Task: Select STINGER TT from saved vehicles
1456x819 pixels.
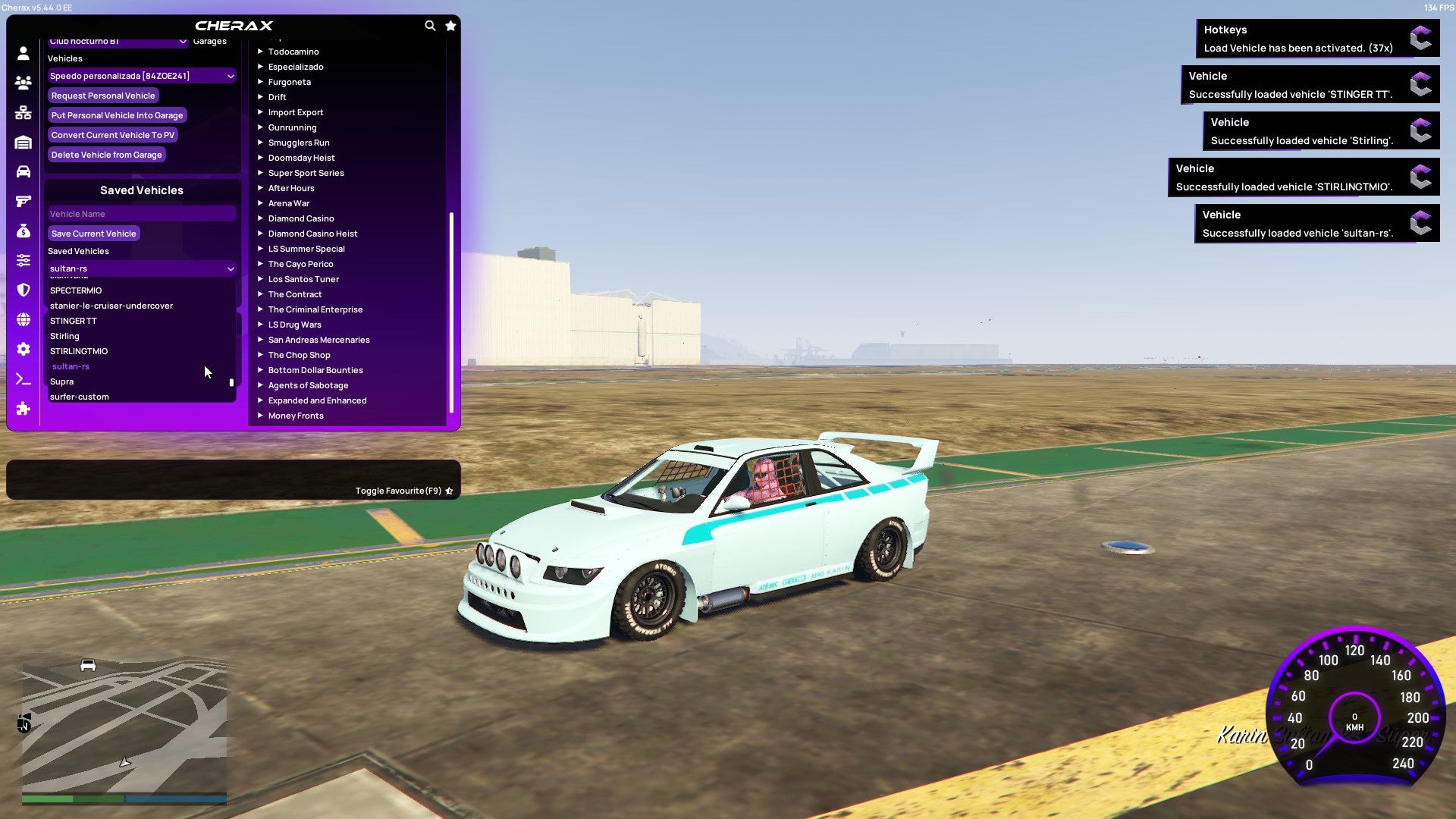Action: tap(74, 321)
